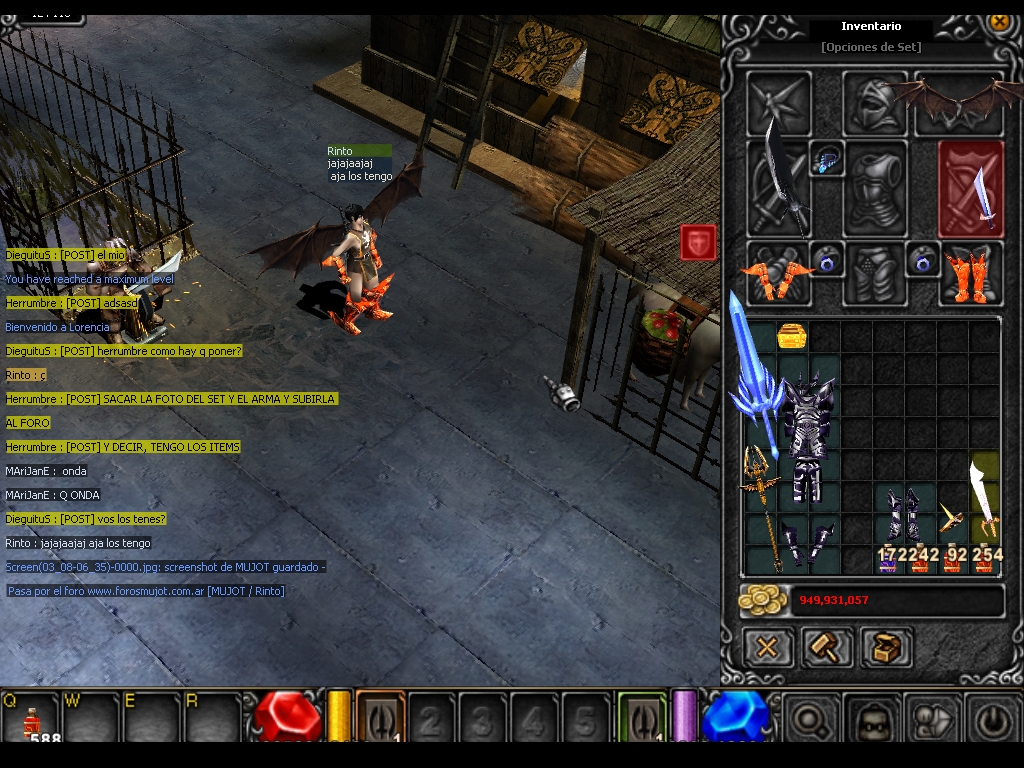Open the Opciones de Set panel
Screen dimensions: 1024x768
click(870, 47)
